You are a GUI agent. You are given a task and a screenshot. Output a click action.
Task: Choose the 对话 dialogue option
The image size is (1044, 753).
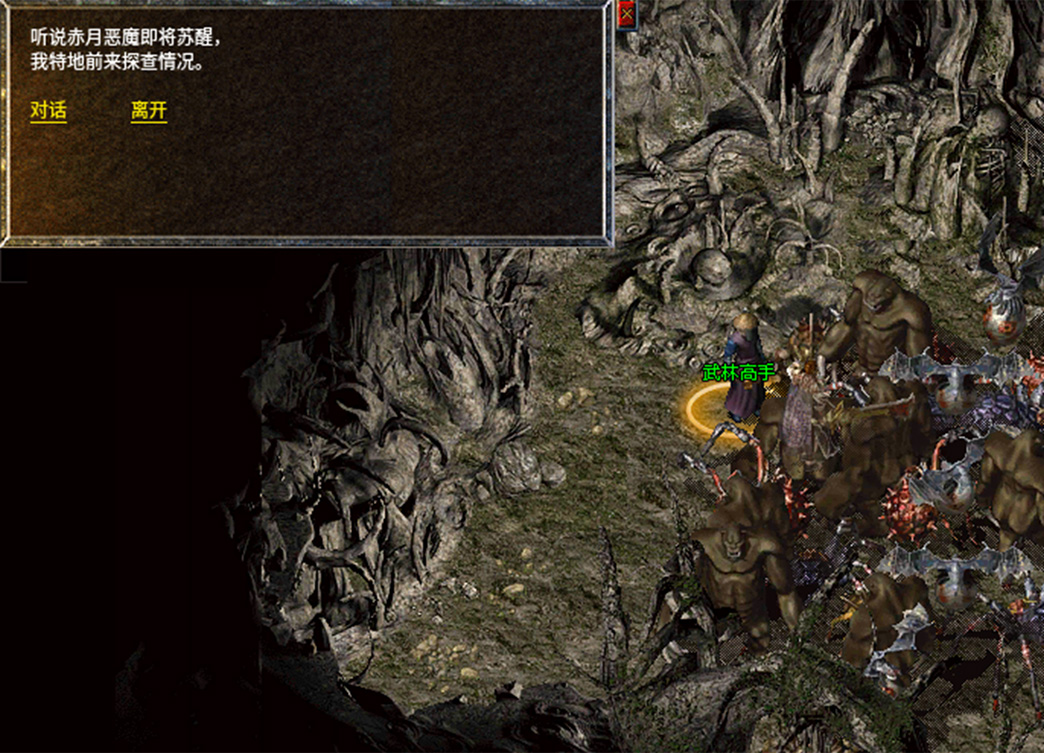click(48, 111)
